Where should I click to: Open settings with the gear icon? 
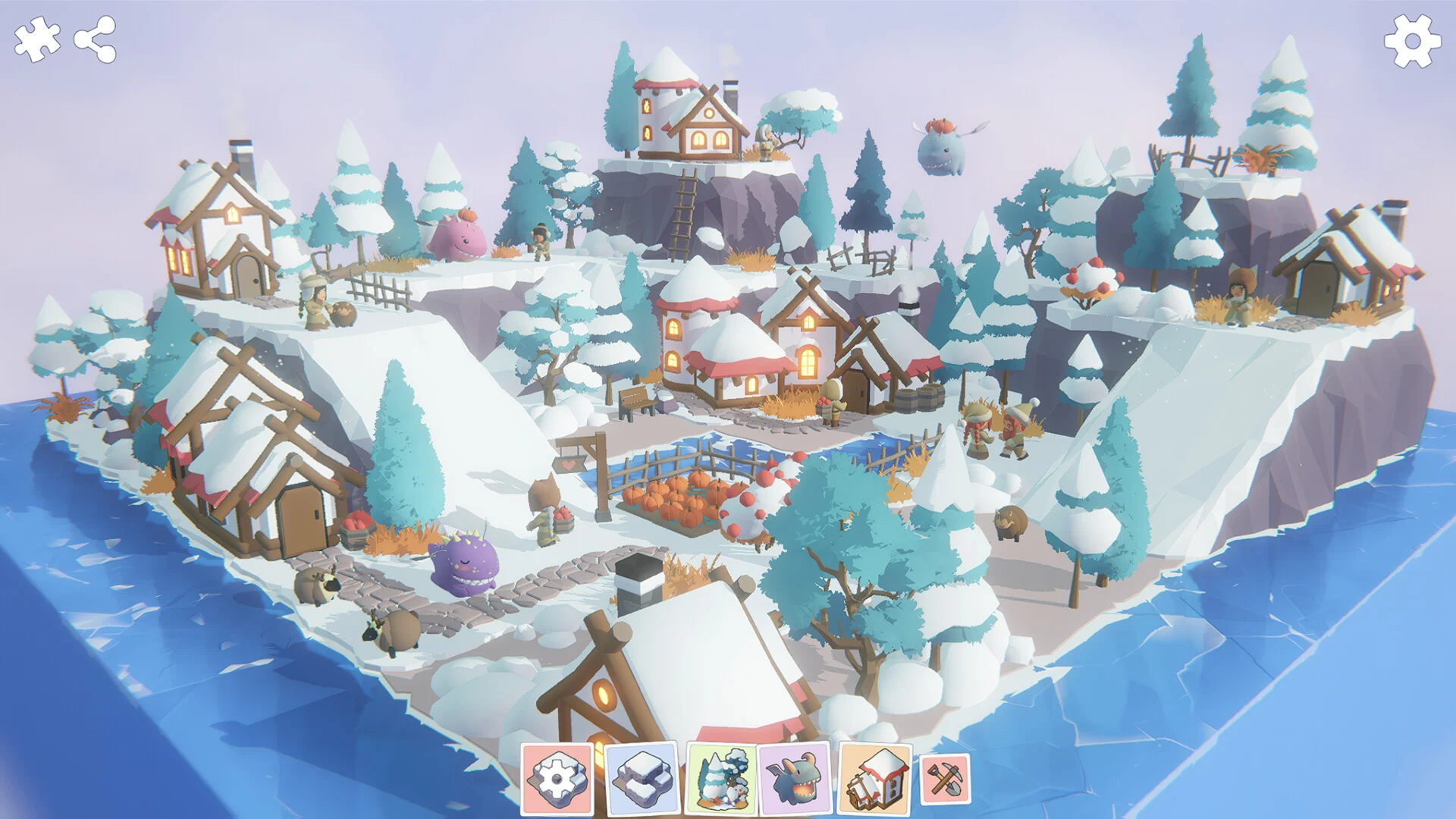[x=1412, y=41]
